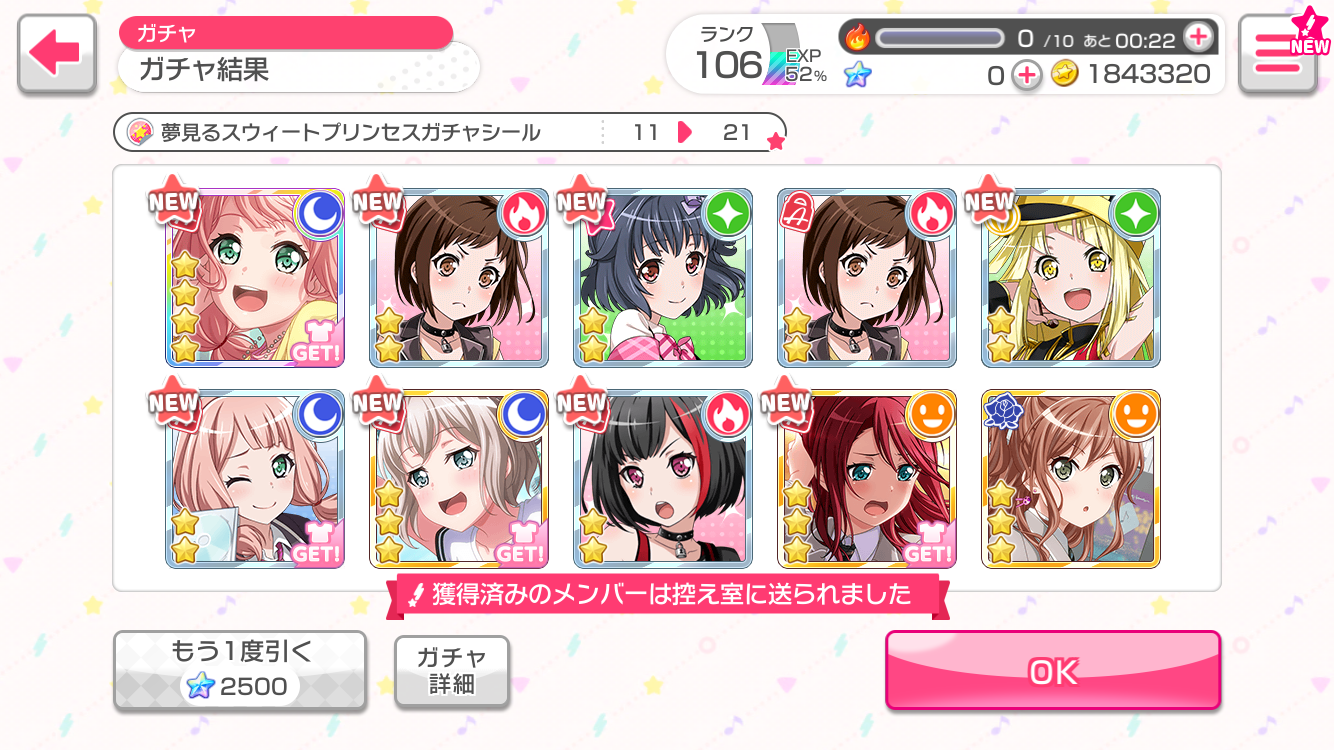This screenshot has width=1334, height=750.
Task: Select the brown-haired card with rose emblem
Action: coord(1070,479)
